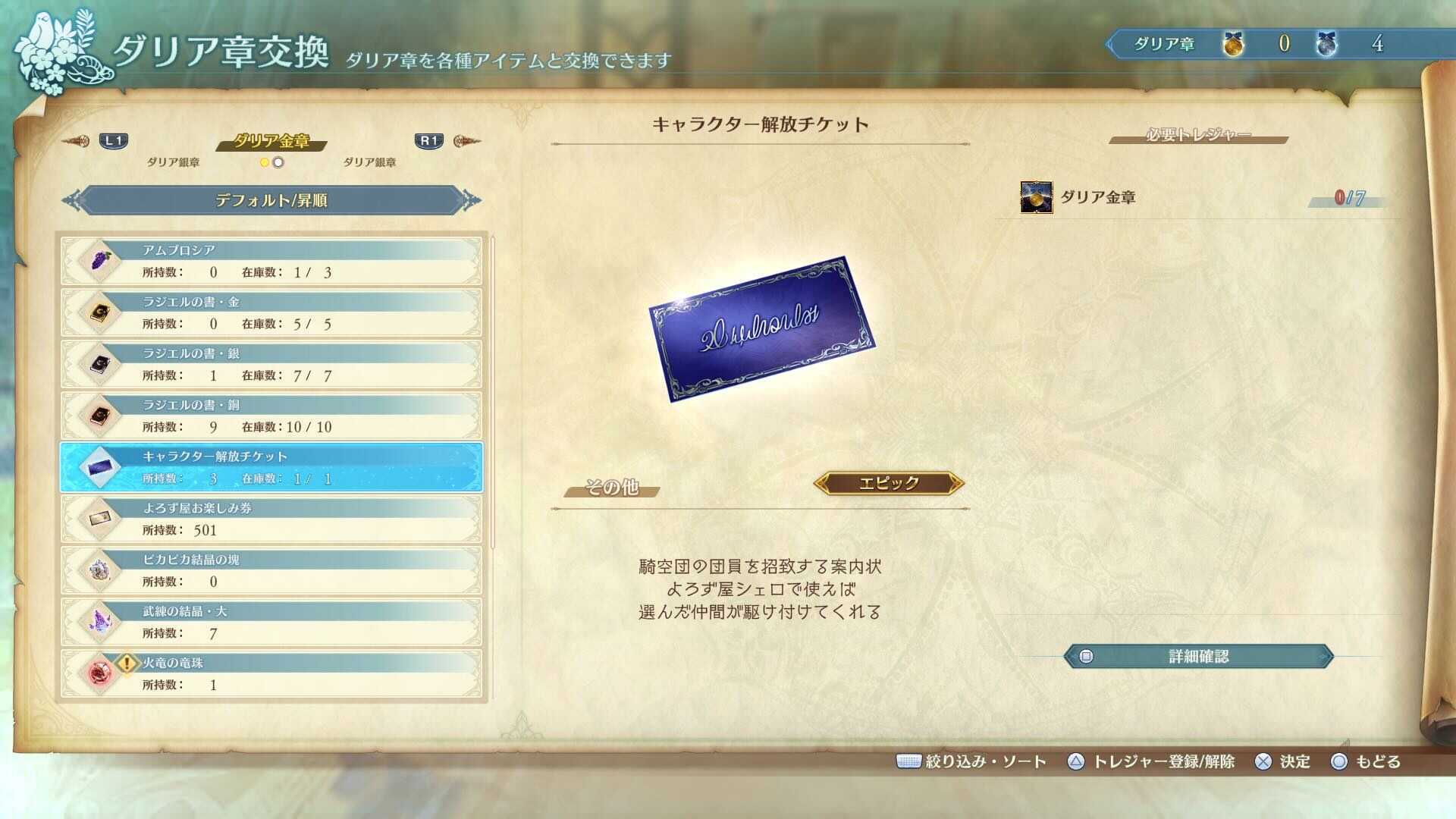Select the first page indicator dot
The width and height of the screenshot is (1456, 819).
265,162
